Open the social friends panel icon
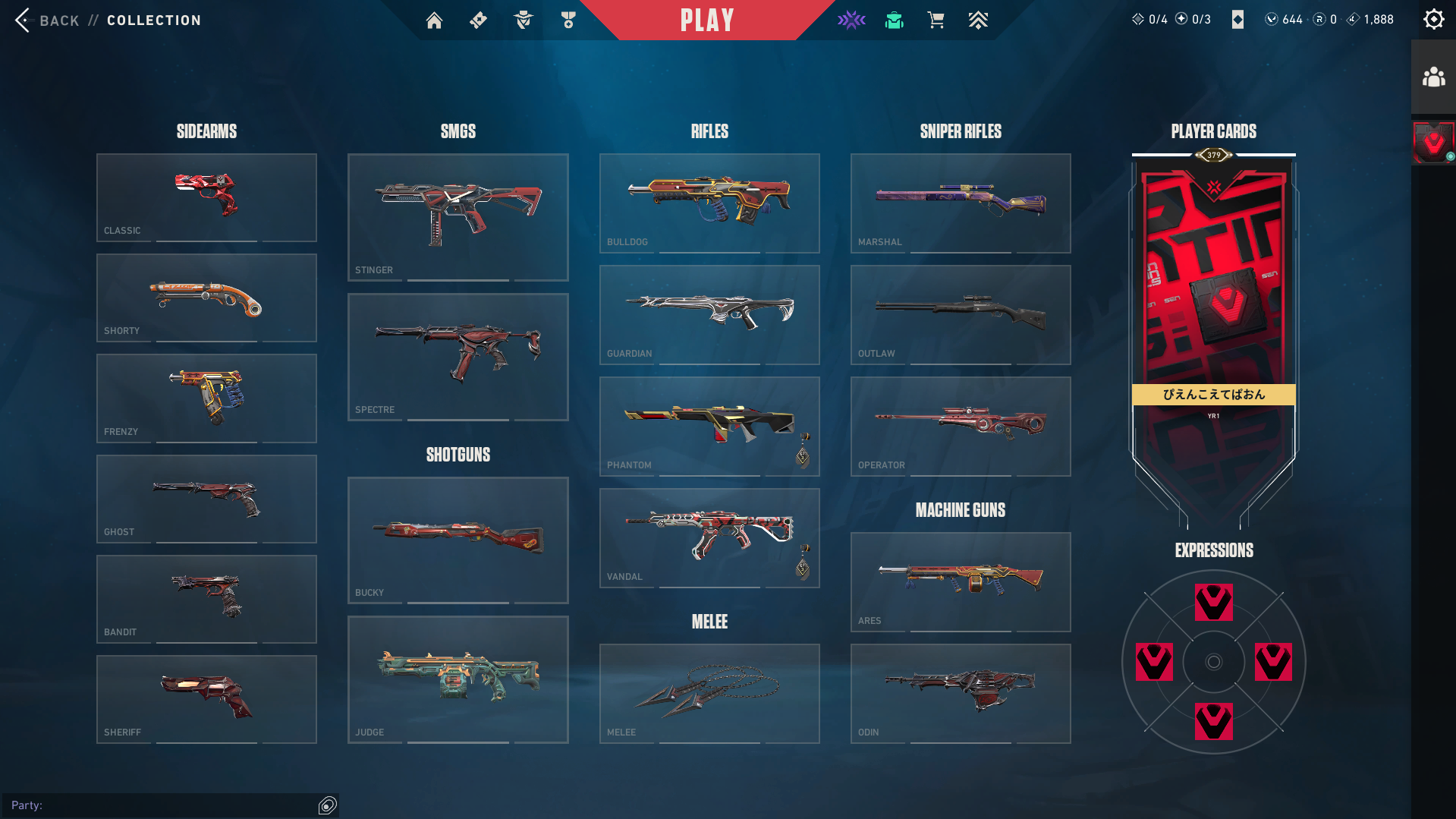 click(x=1433, y=77)
